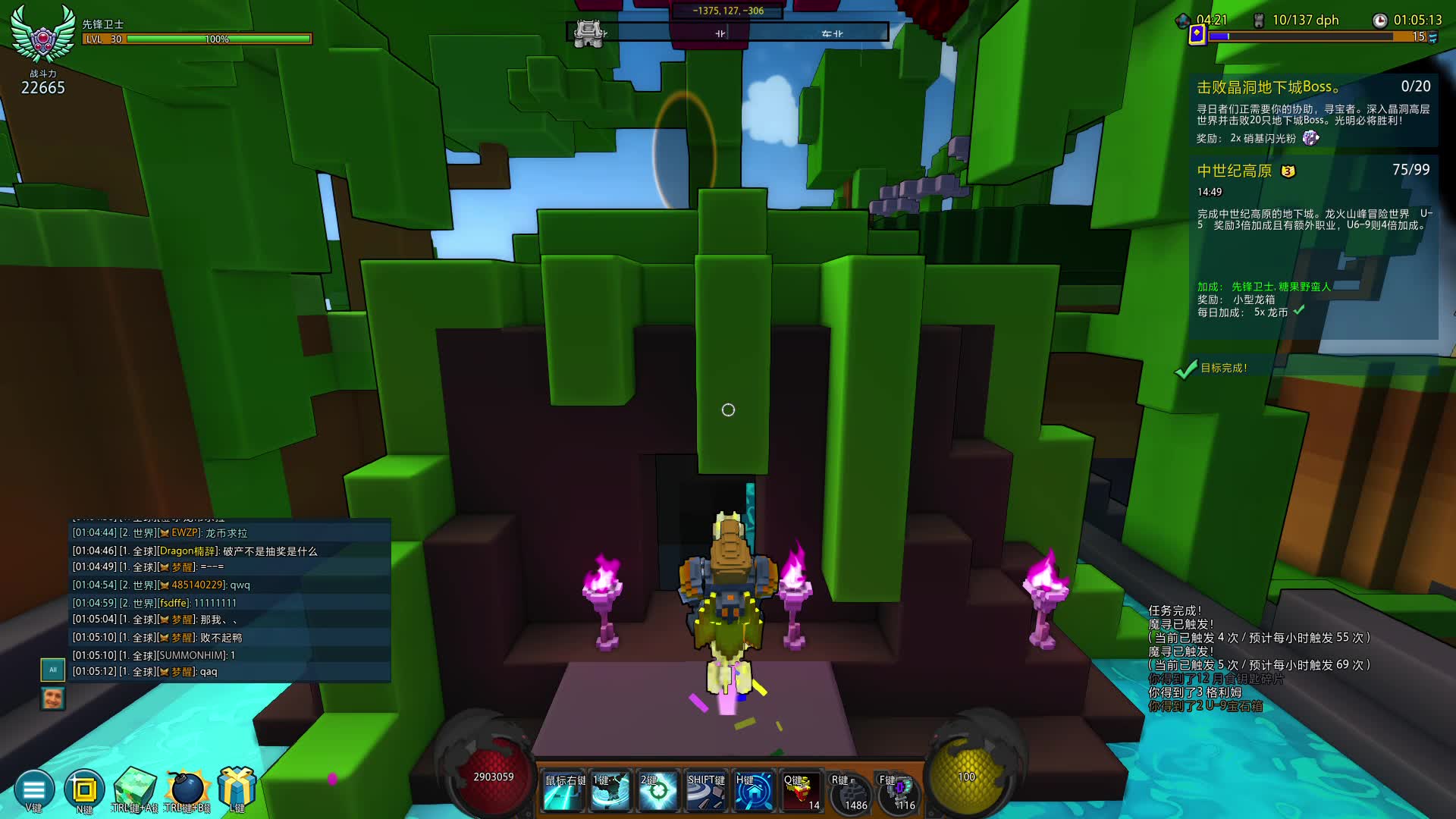The image size is (1456, 819).
Task: Activate the blue house teleport ability
Action: click(x=754, y=792)
